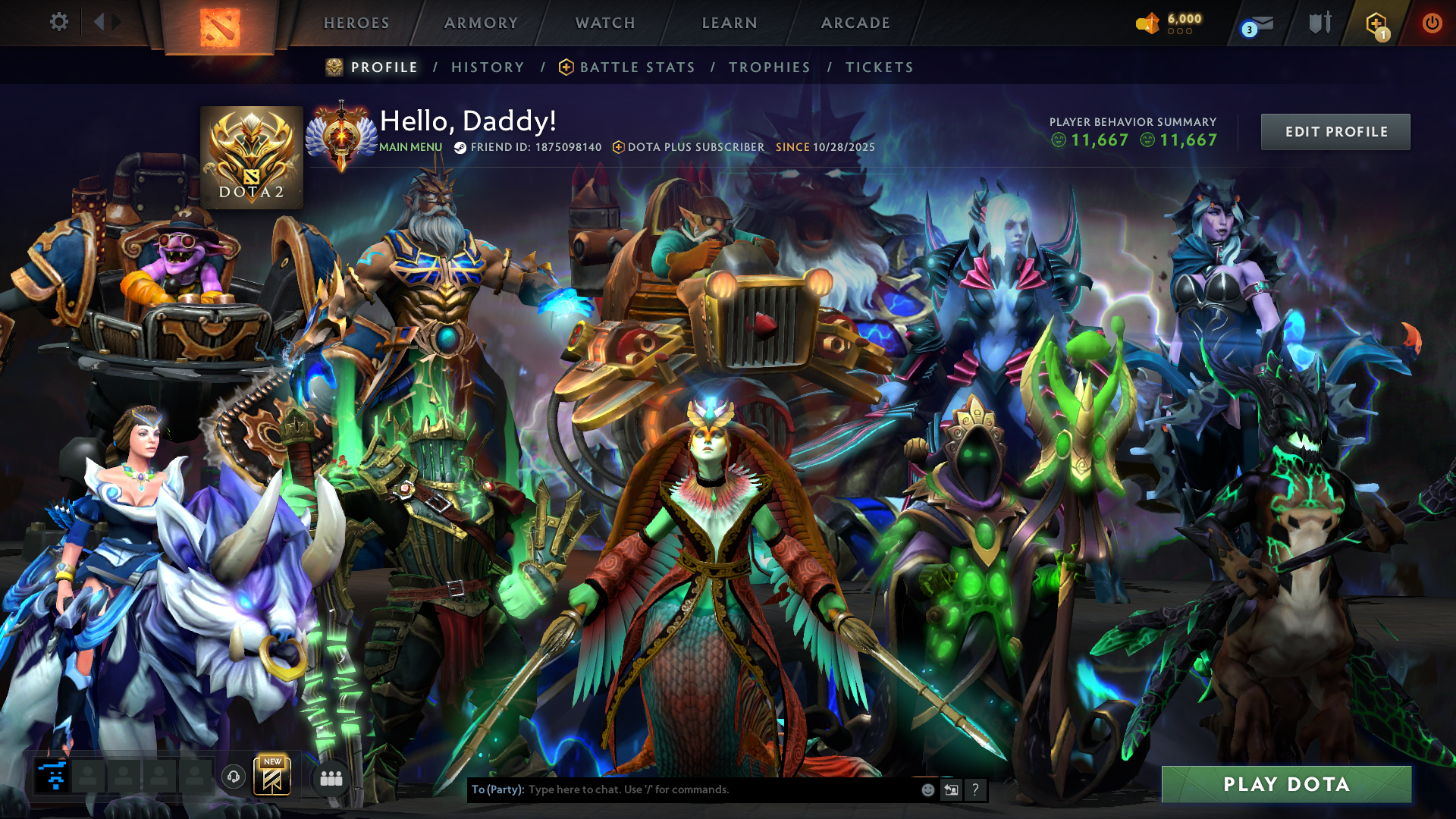Open the chat emoticon picker
Image resolution: width=1456 pixels, height=819 pixels.
coord(927,789)
